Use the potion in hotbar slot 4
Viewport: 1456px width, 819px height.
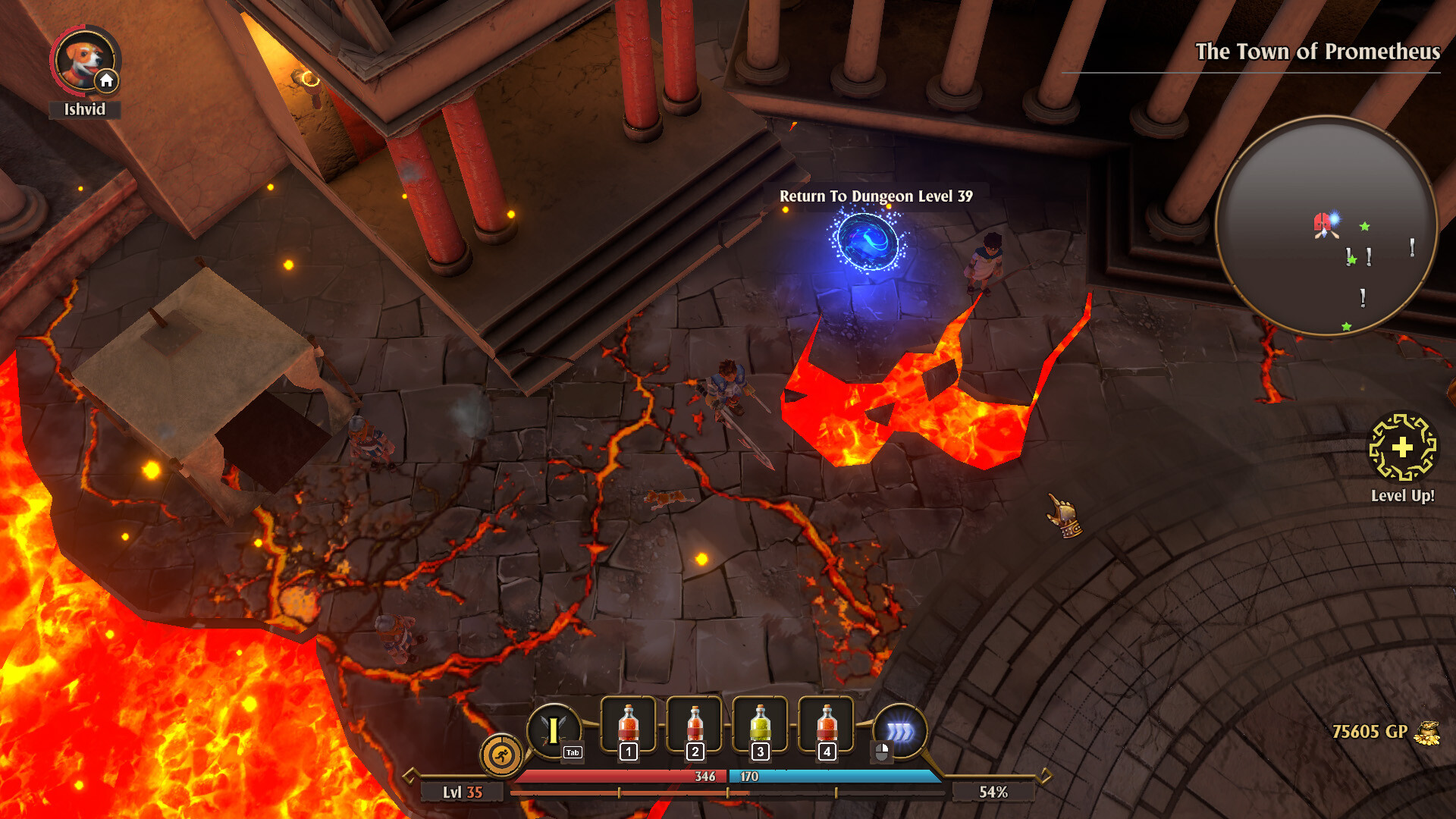point(826,726)
